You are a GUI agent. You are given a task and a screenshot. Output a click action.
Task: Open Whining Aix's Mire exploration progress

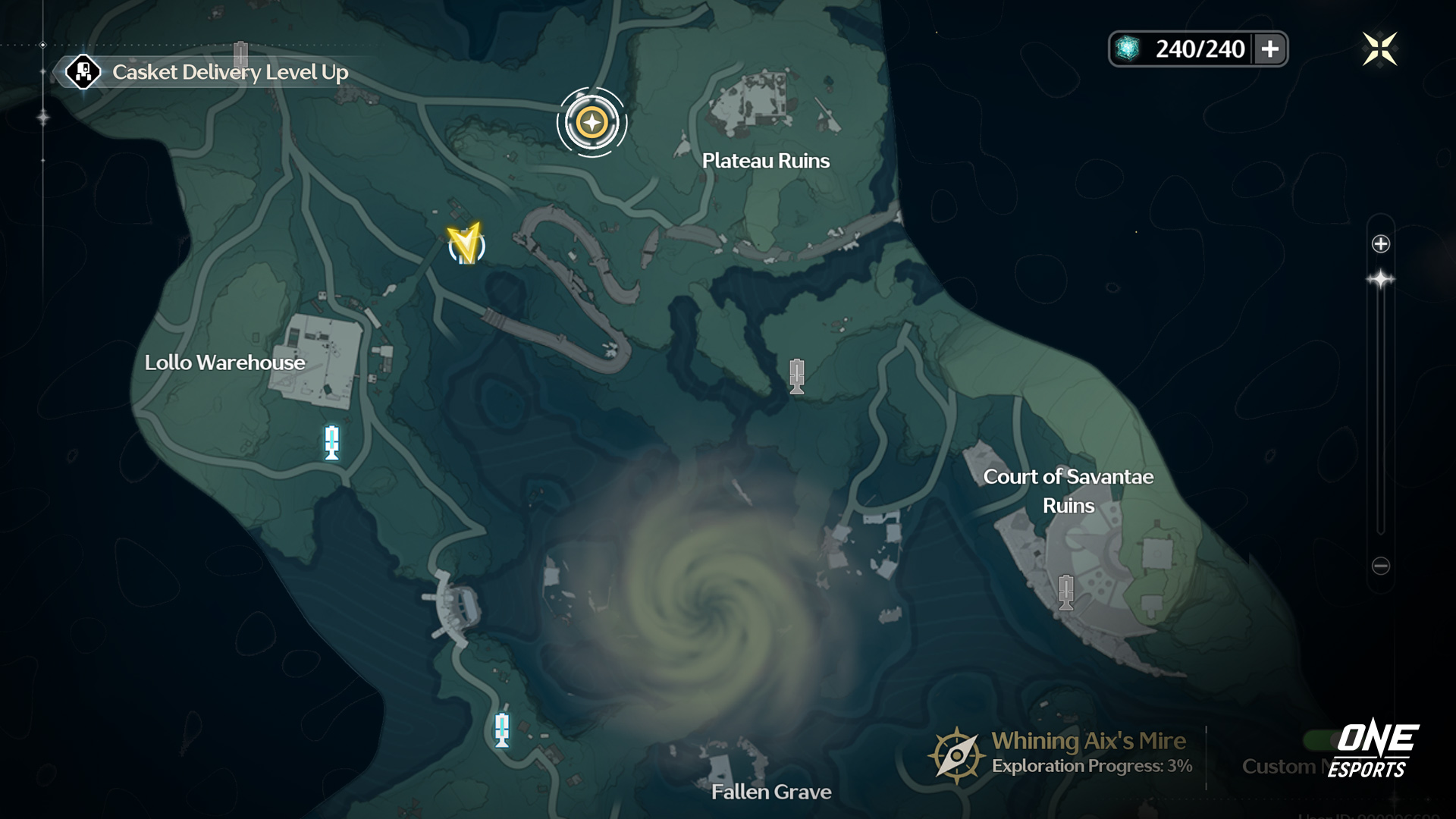1062,753
